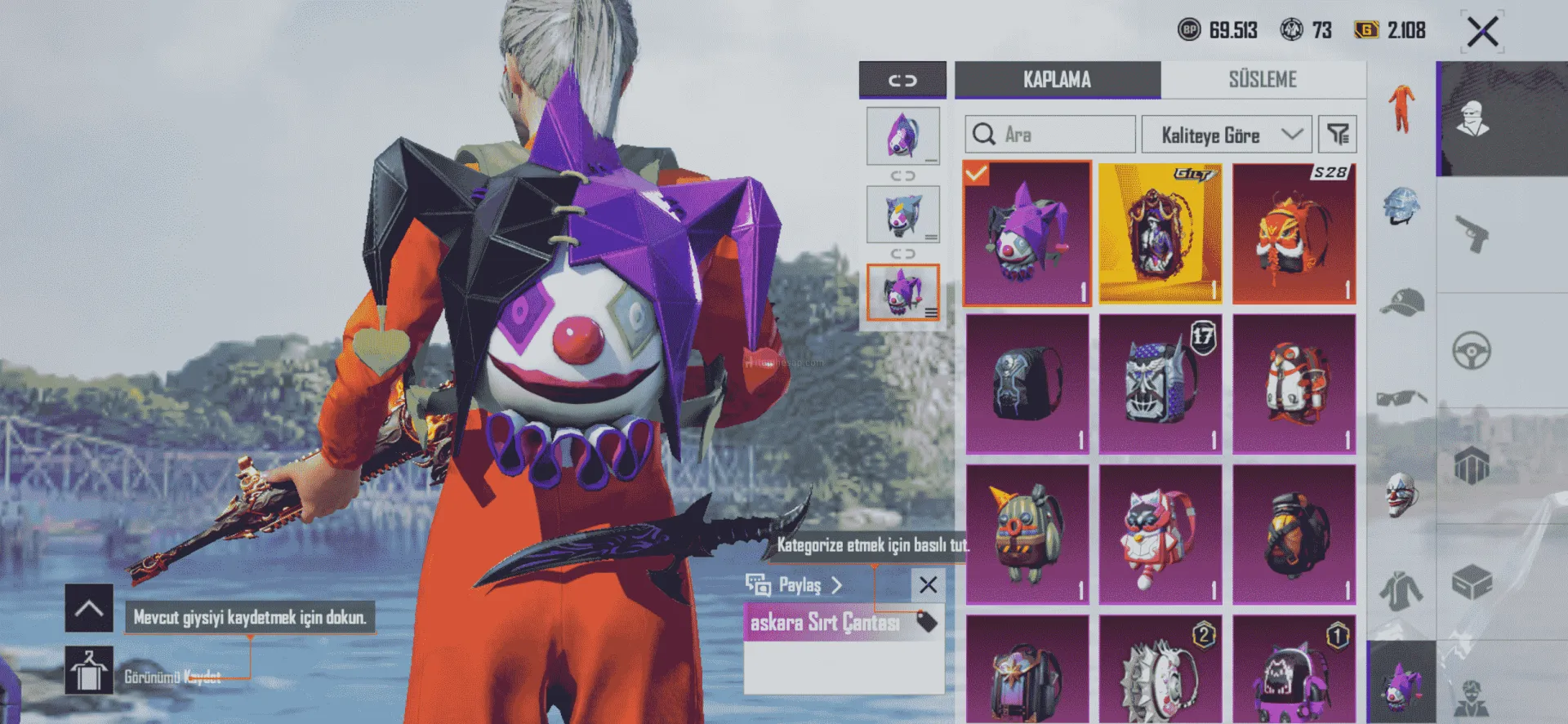This screenshot has width=1568, height=724.
Task: Open the steering wheel vehicle section
Action: (1472, 352)
